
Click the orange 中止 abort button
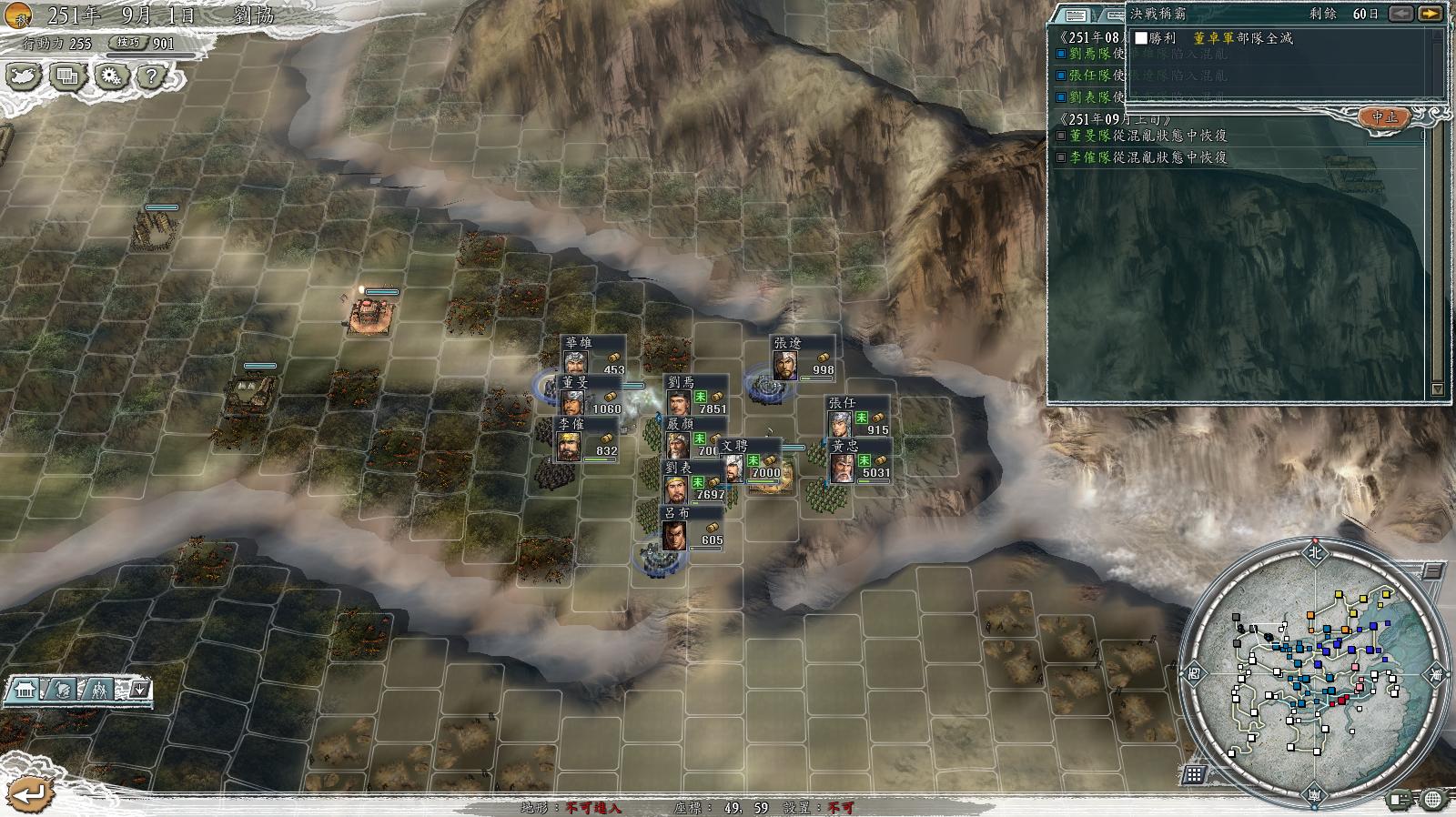coord(1384,117)
